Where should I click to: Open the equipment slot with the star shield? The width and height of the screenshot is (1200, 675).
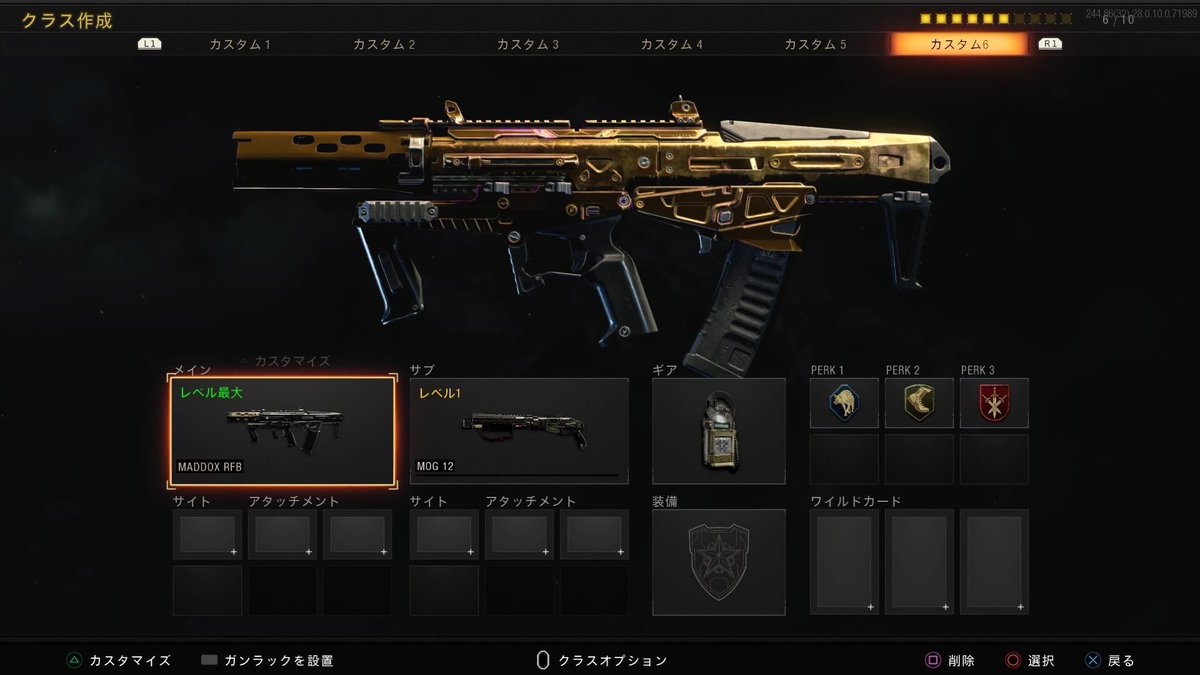click(x=719, y=562)
